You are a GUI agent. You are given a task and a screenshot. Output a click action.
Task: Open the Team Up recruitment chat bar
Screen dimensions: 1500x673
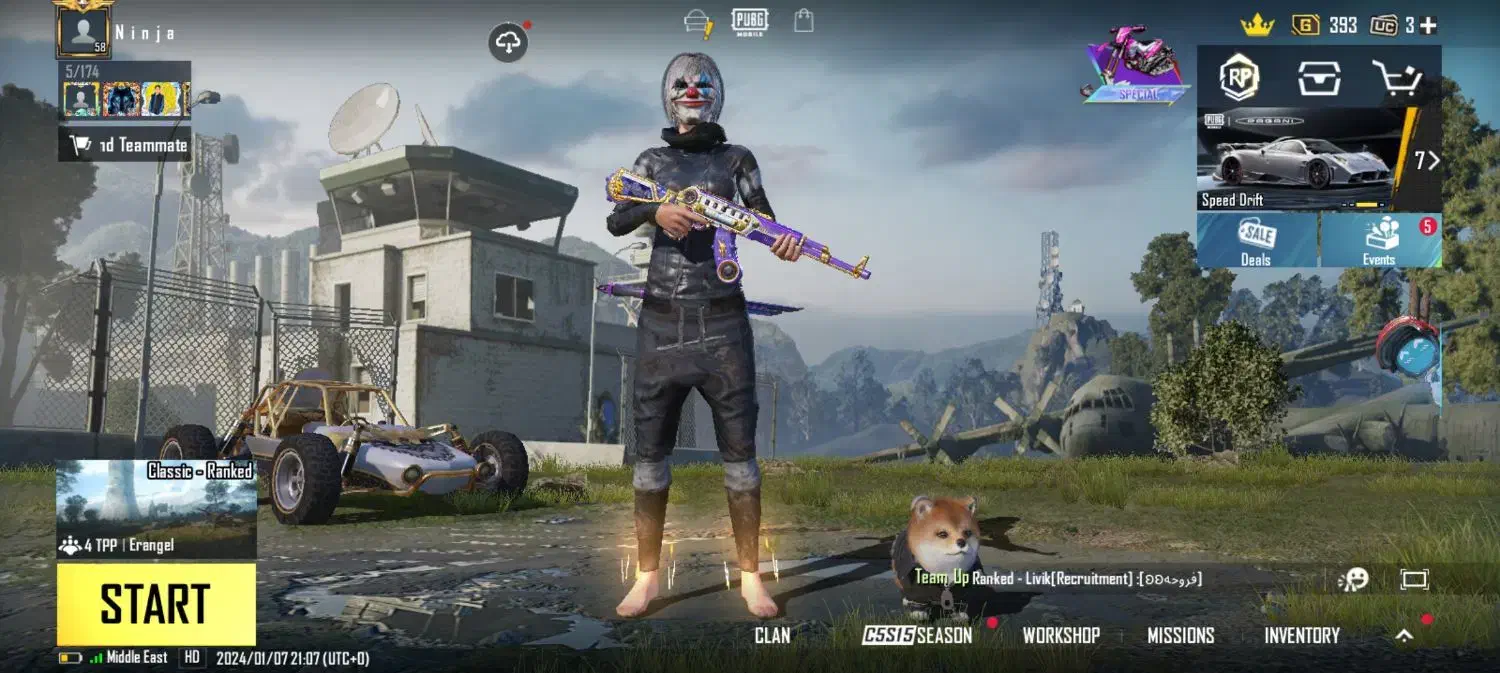click(x=1060, y=578)
